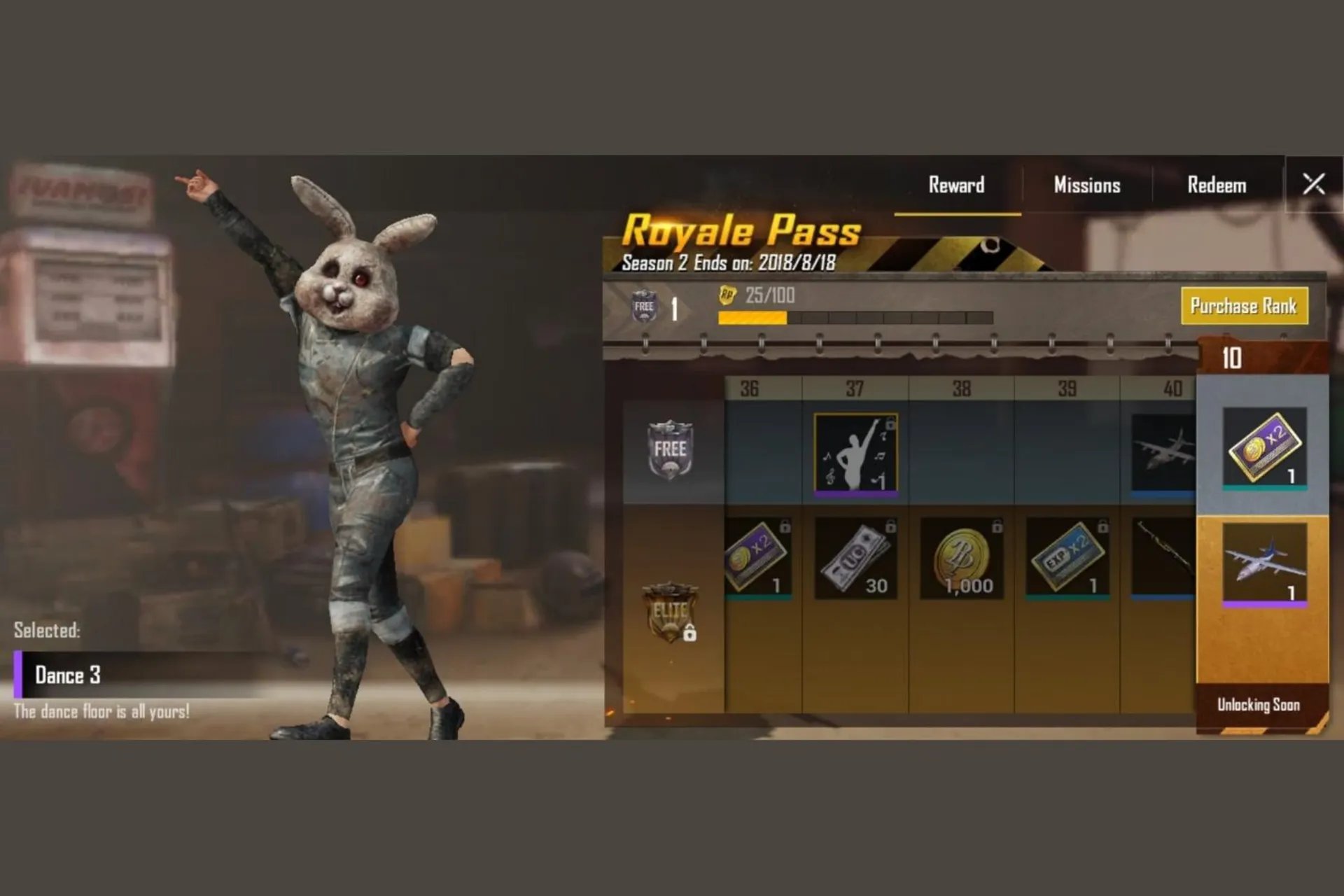The height and width of the screenshot is (896, 1344).
Task: Select the Dance 3 emote reward
Action: tap(855, 454)
